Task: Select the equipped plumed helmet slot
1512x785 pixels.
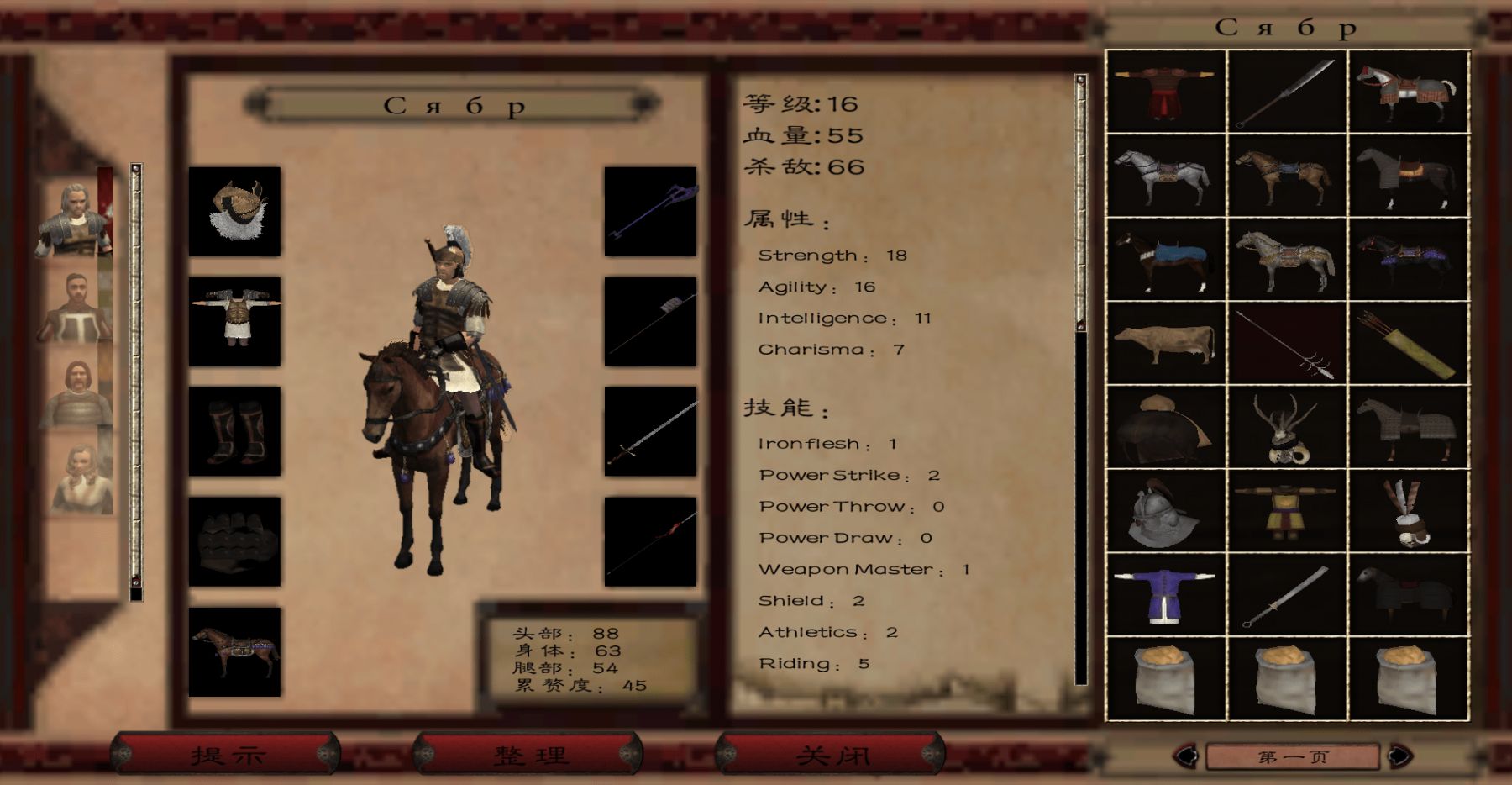Action: (234, 211)
